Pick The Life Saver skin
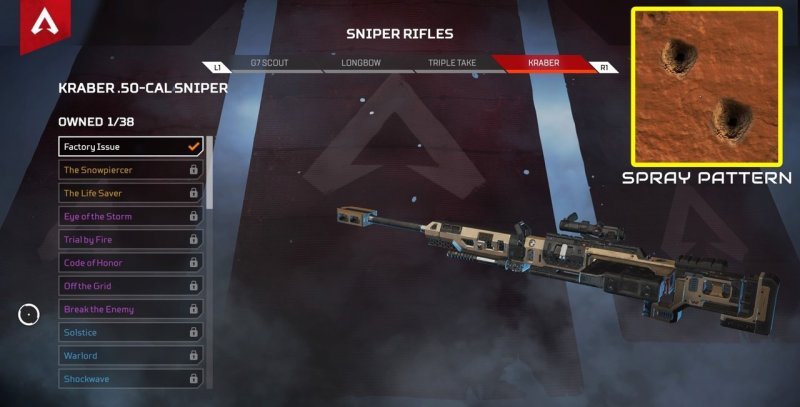Image resolution: width=800 pixels, height=407 pixels. point(131,193)
